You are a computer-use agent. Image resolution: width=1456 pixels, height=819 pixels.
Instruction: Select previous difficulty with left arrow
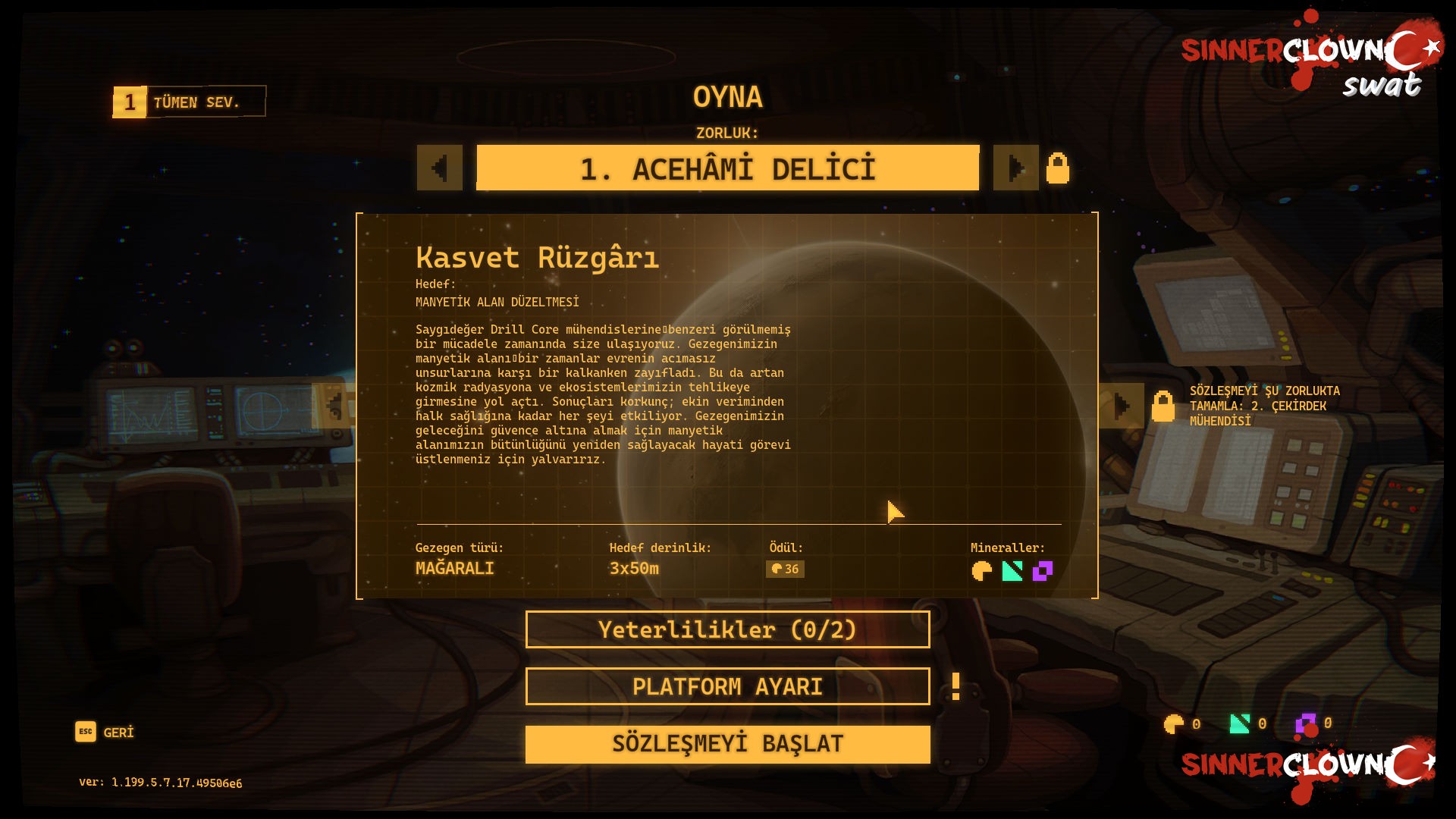439,168
